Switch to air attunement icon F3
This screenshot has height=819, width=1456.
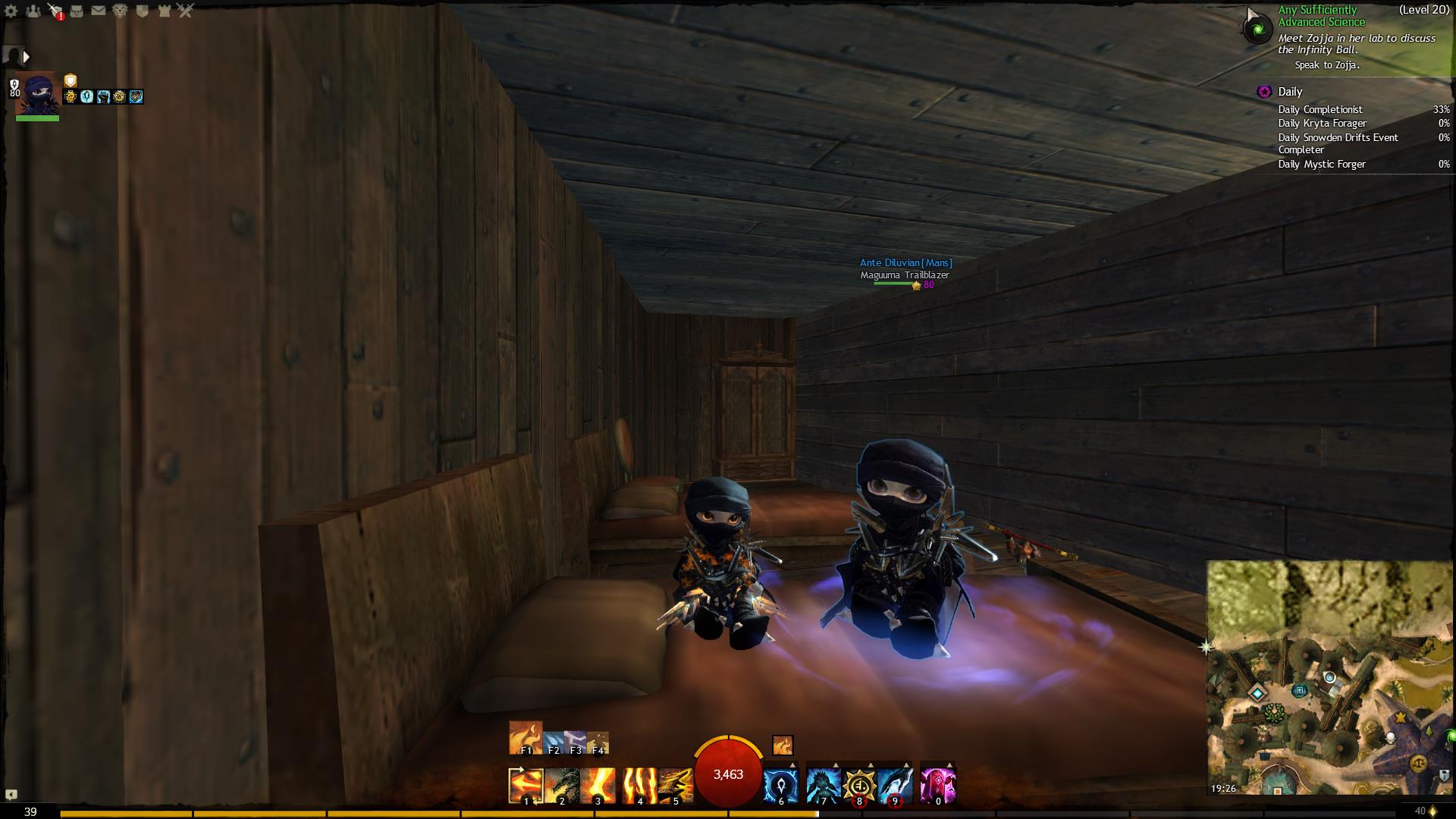pyautogui.click(x=576, y=742)
